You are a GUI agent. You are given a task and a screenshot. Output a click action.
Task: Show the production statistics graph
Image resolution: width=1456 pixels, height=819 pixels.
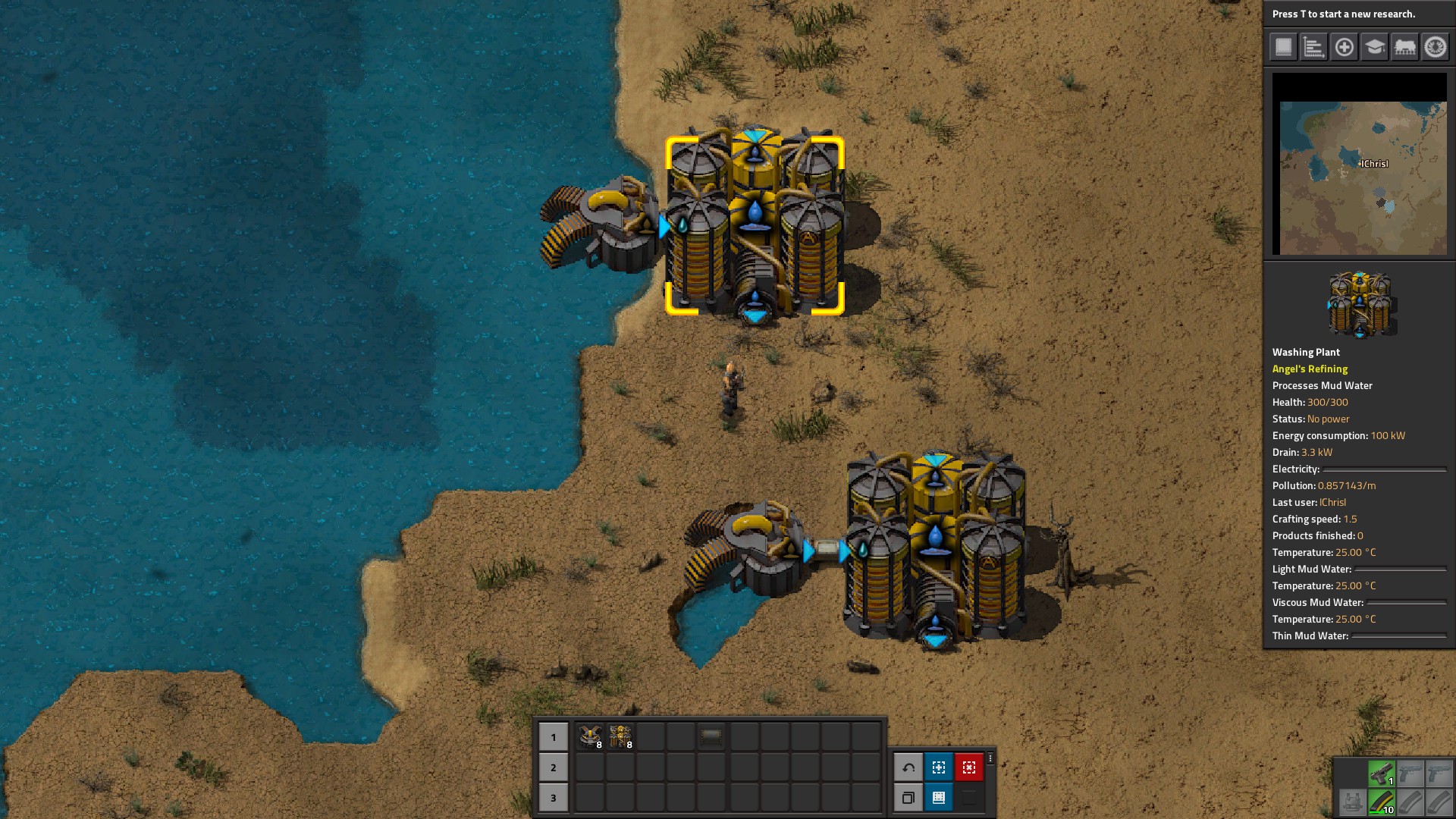coord(1313,47)
